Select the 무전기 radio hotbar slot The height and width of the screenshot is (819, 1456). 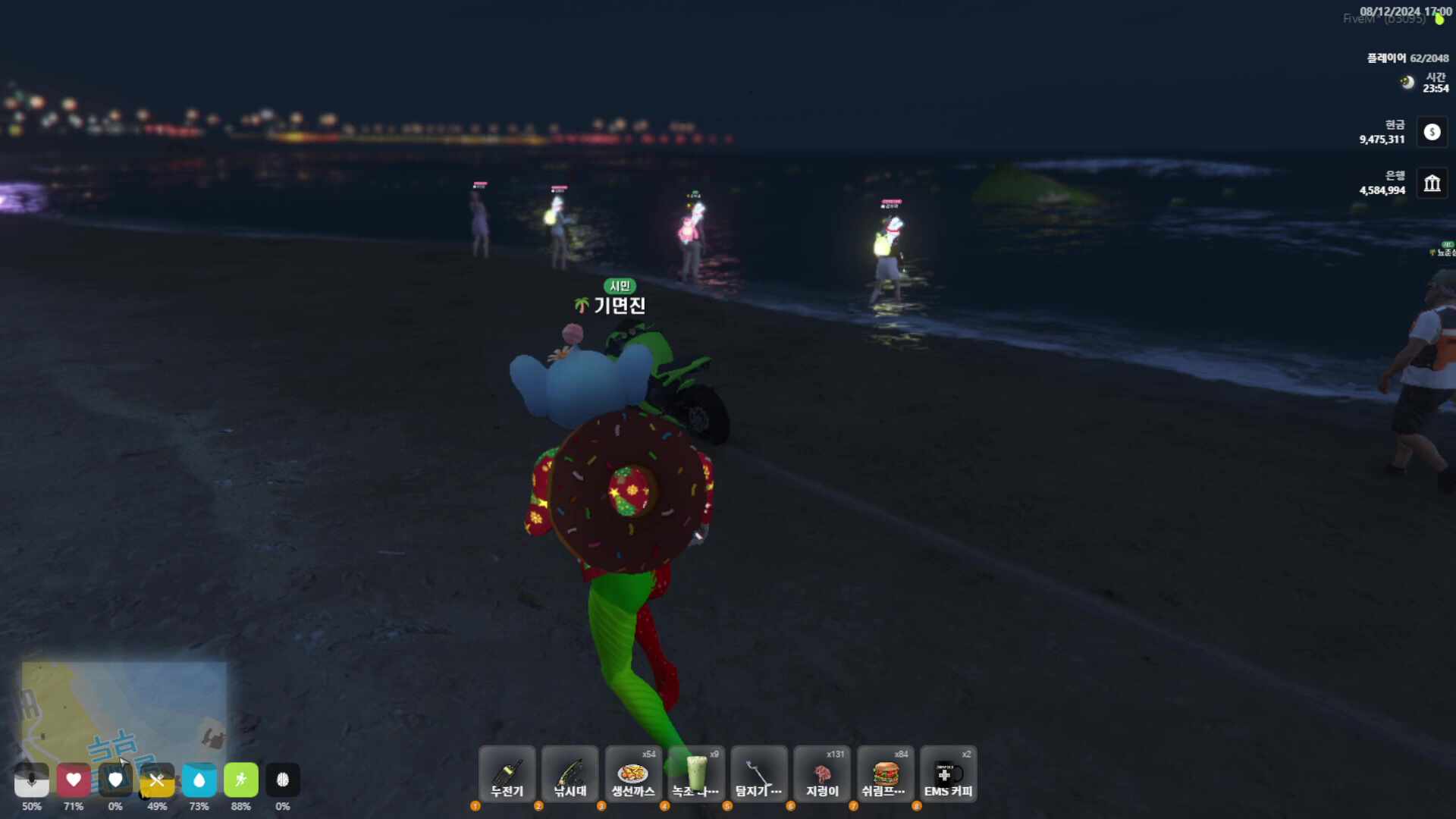pos(507,774)
